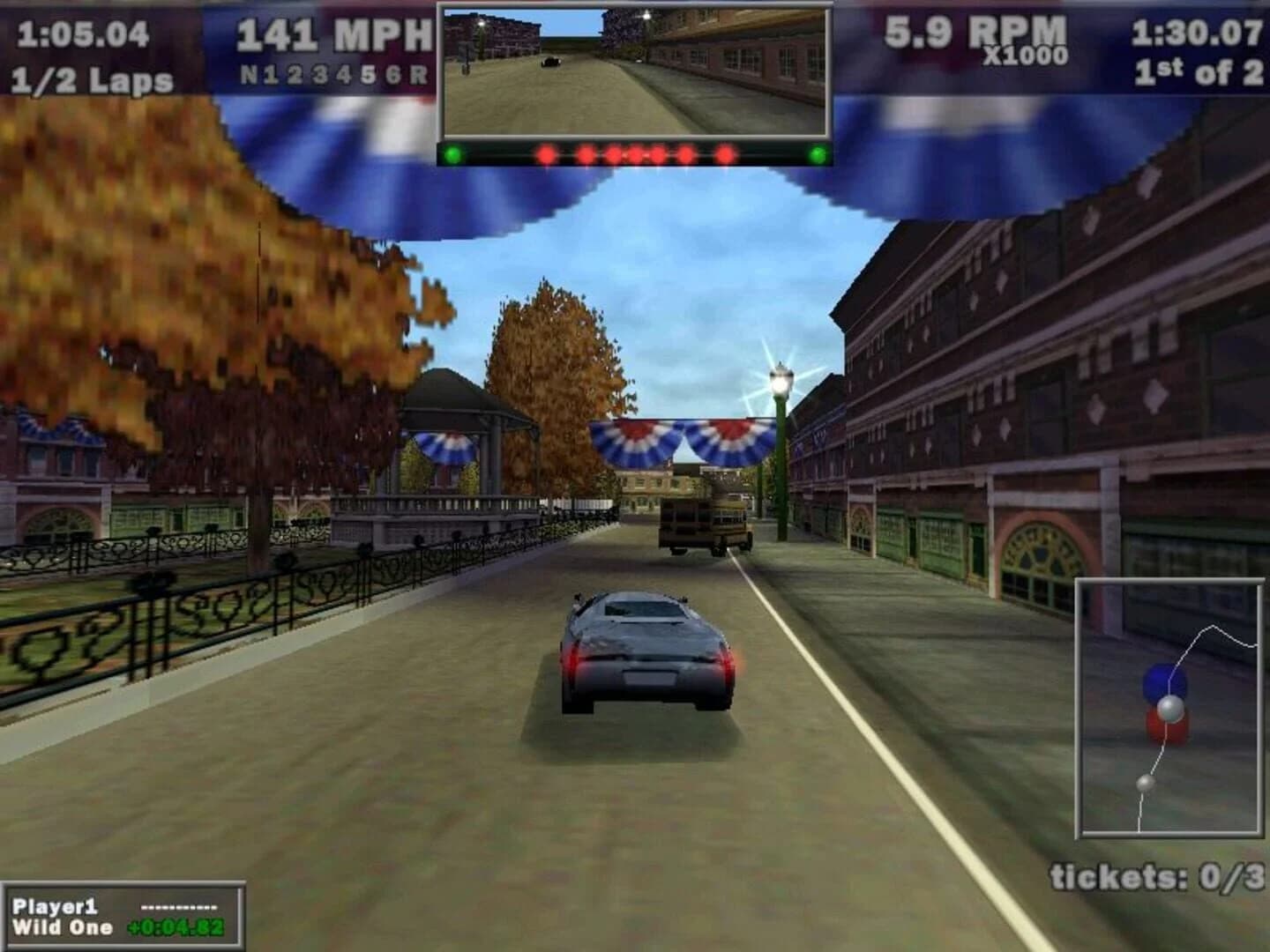This screenshot has height=952, width=1270.
Task: Toggle a red warning light below the mirror
Action: coord(635,151)
